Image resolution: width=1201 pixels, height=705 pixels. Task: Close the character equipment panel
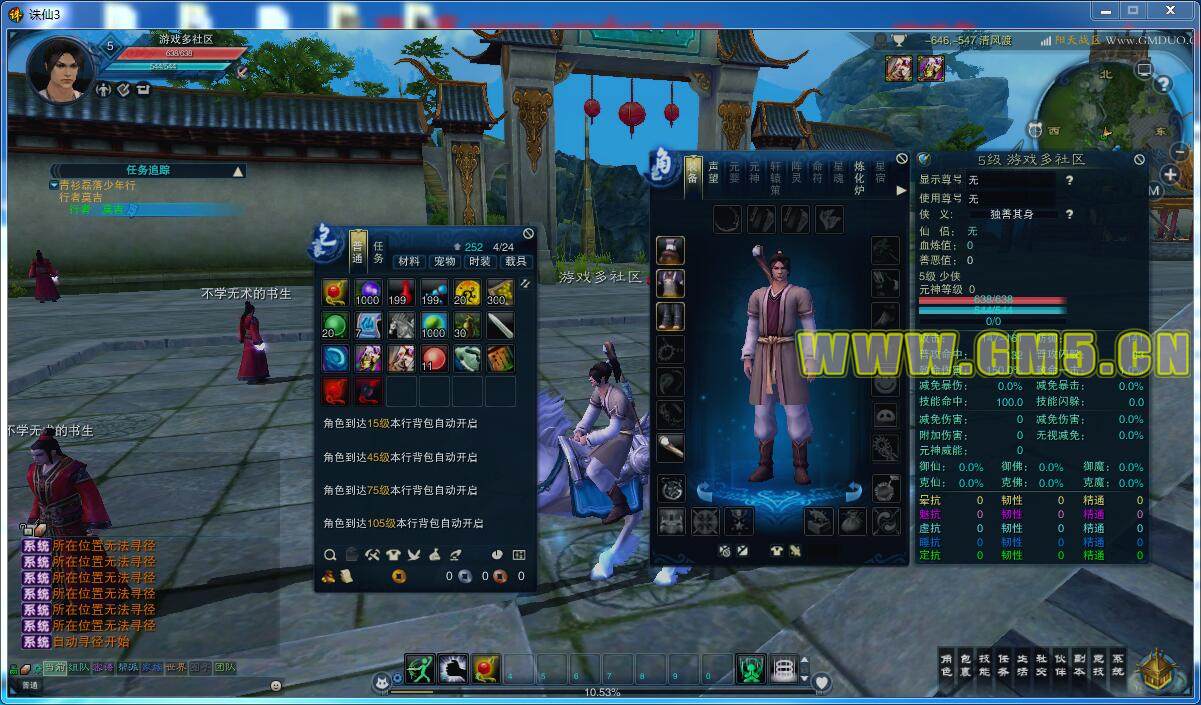pyautogui.click(x=902, y=159)
